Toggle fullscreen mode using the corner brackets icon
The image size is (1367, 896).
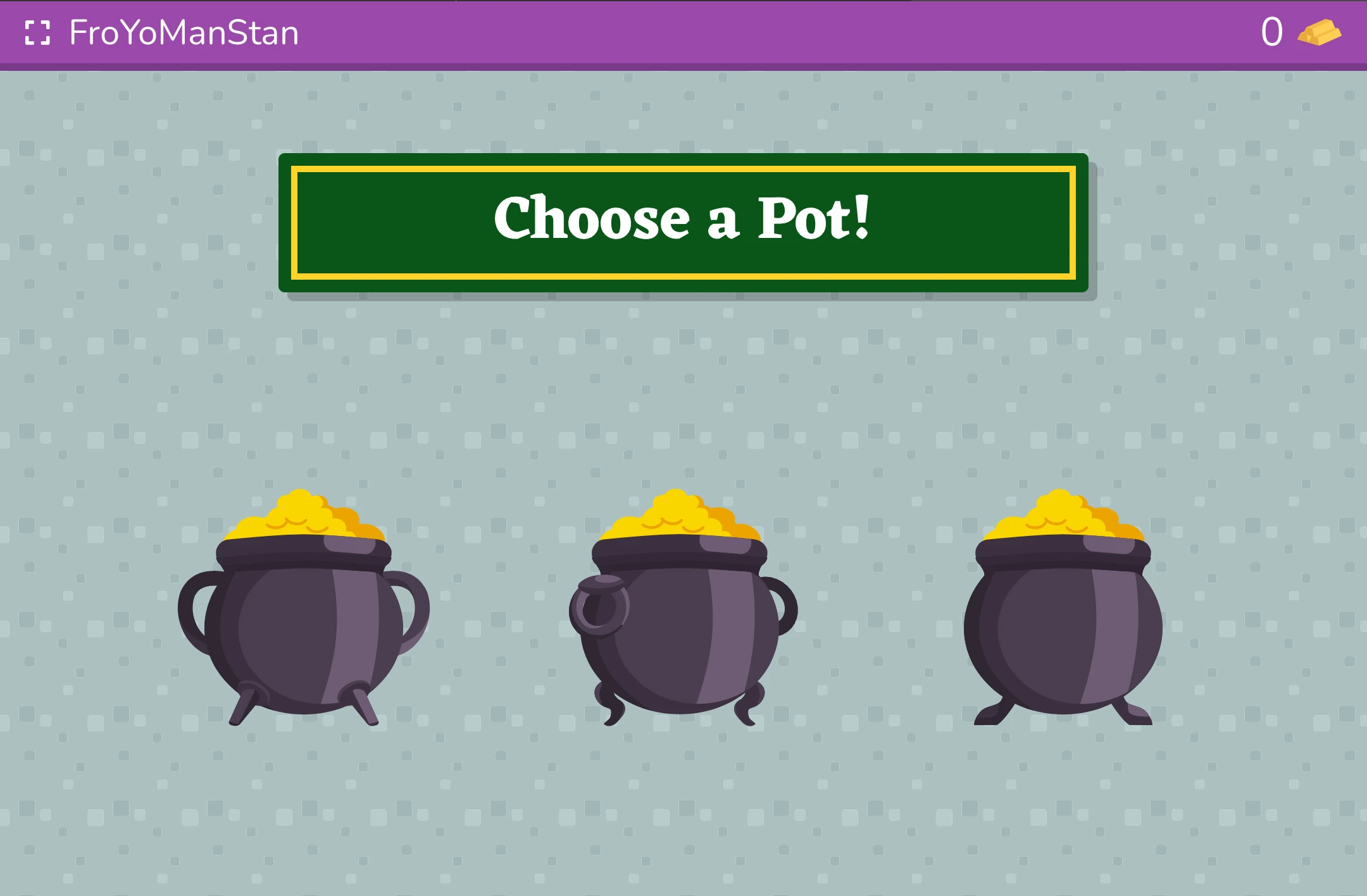(38, 34)
